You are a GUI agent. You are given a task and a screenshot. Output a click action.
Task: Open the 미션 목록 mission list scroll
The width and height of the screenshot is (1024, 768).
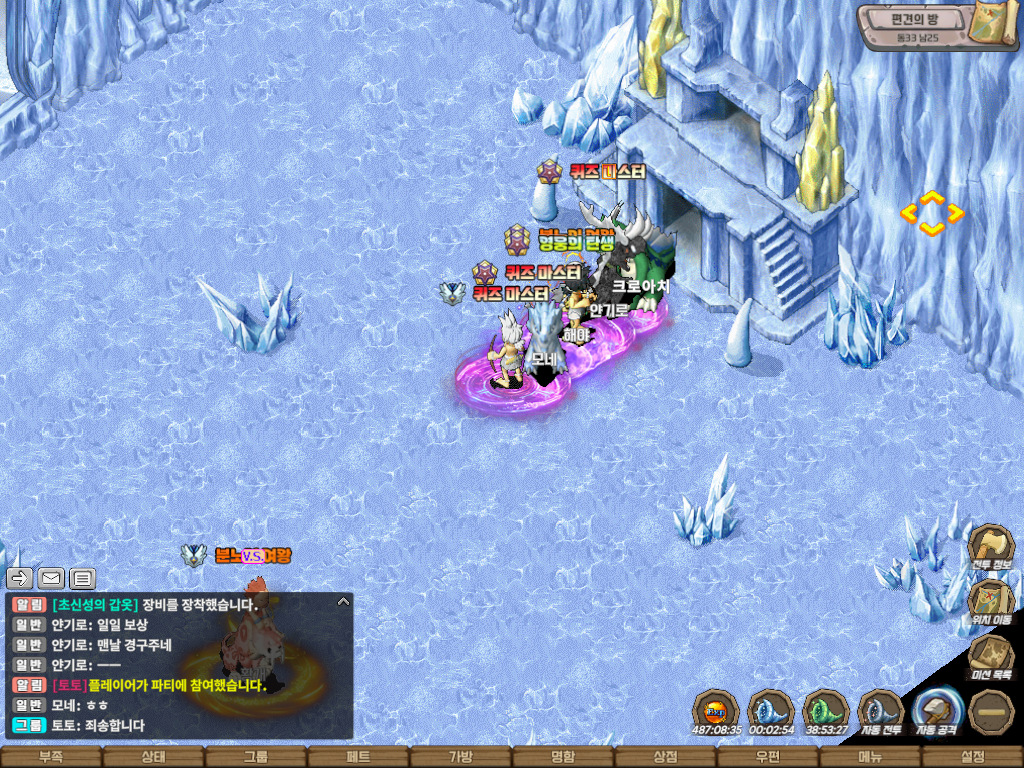(x=990, y=656)
